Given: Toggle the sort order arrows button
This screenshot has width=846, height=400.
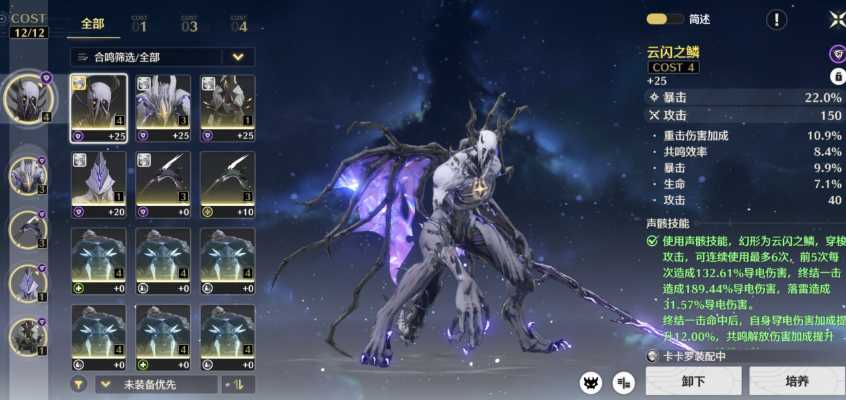Looking at the screenshot, I should click(x=240, y=384).
